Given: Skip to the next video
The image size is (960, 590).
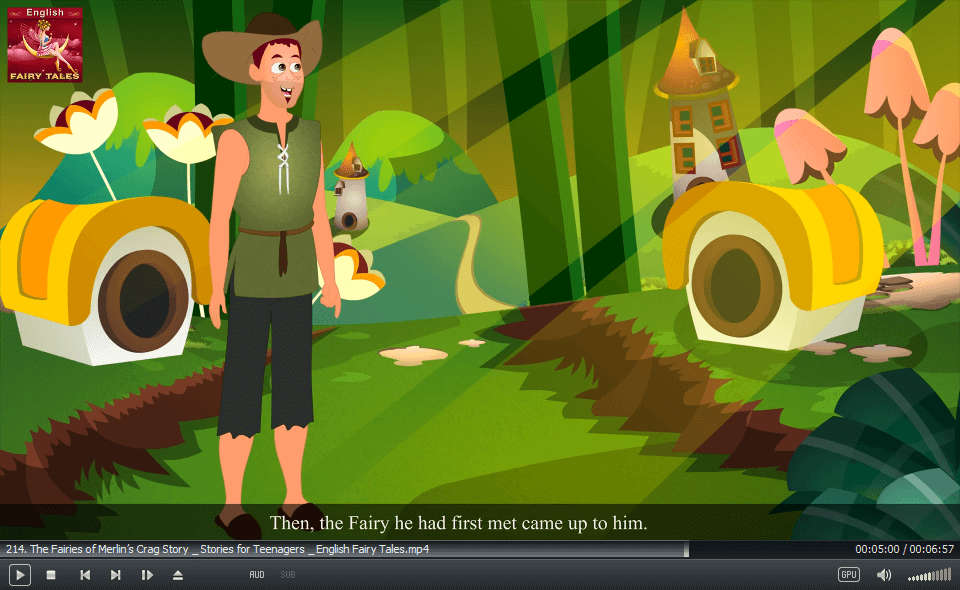Looking at the screenshot, I should (x=116, y=575).
